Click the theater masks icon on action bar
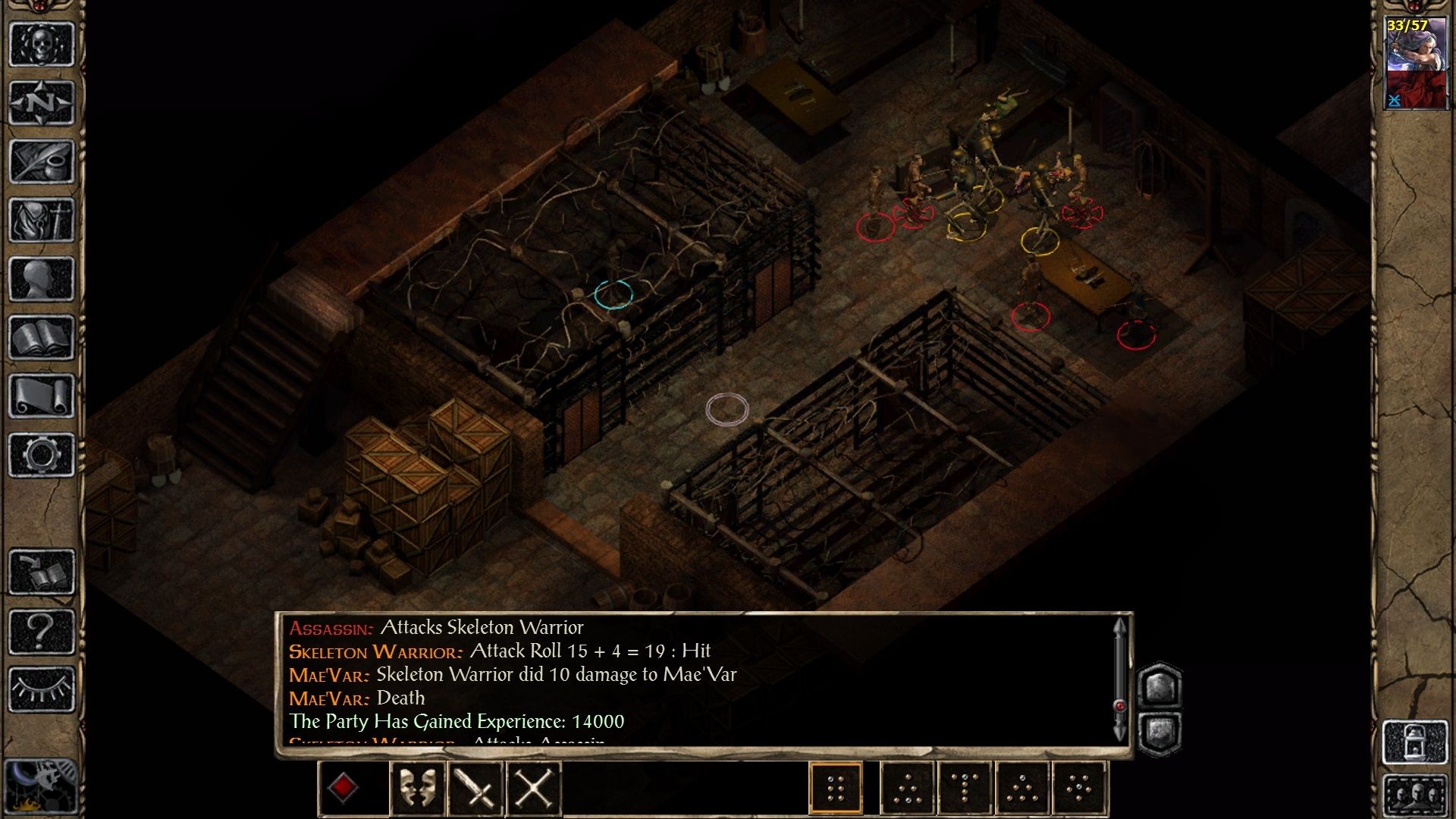 tap(418, 789)
